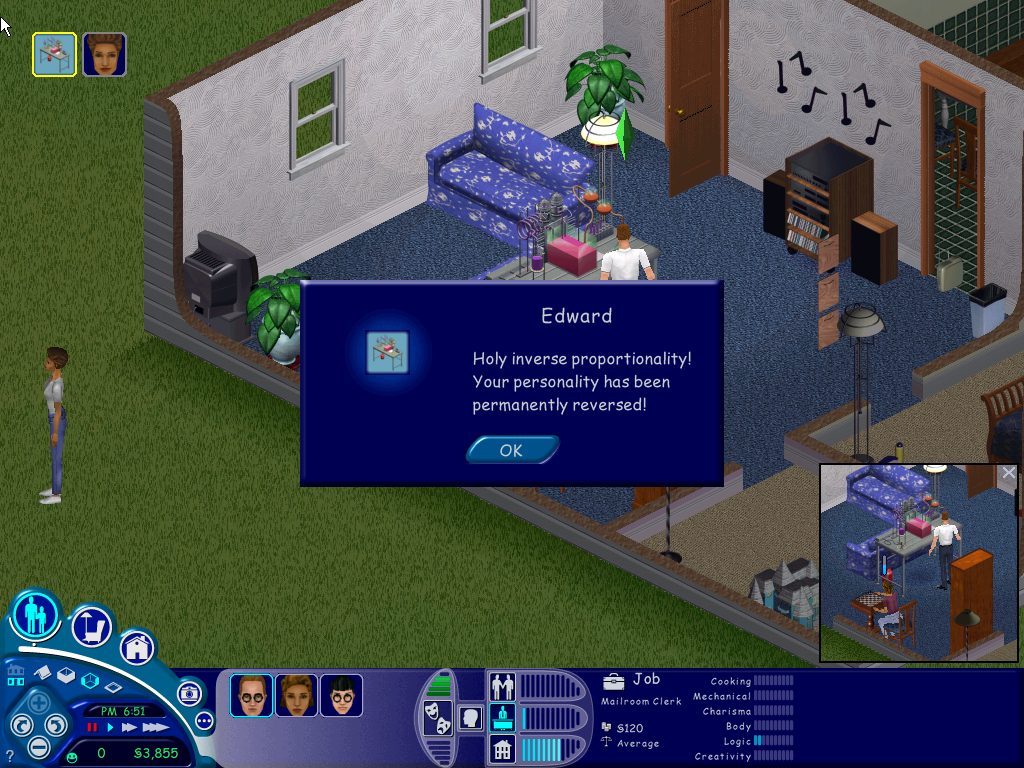Enter Build mode with the house icon
The image size is (1024, 768).
click(137, 647)
